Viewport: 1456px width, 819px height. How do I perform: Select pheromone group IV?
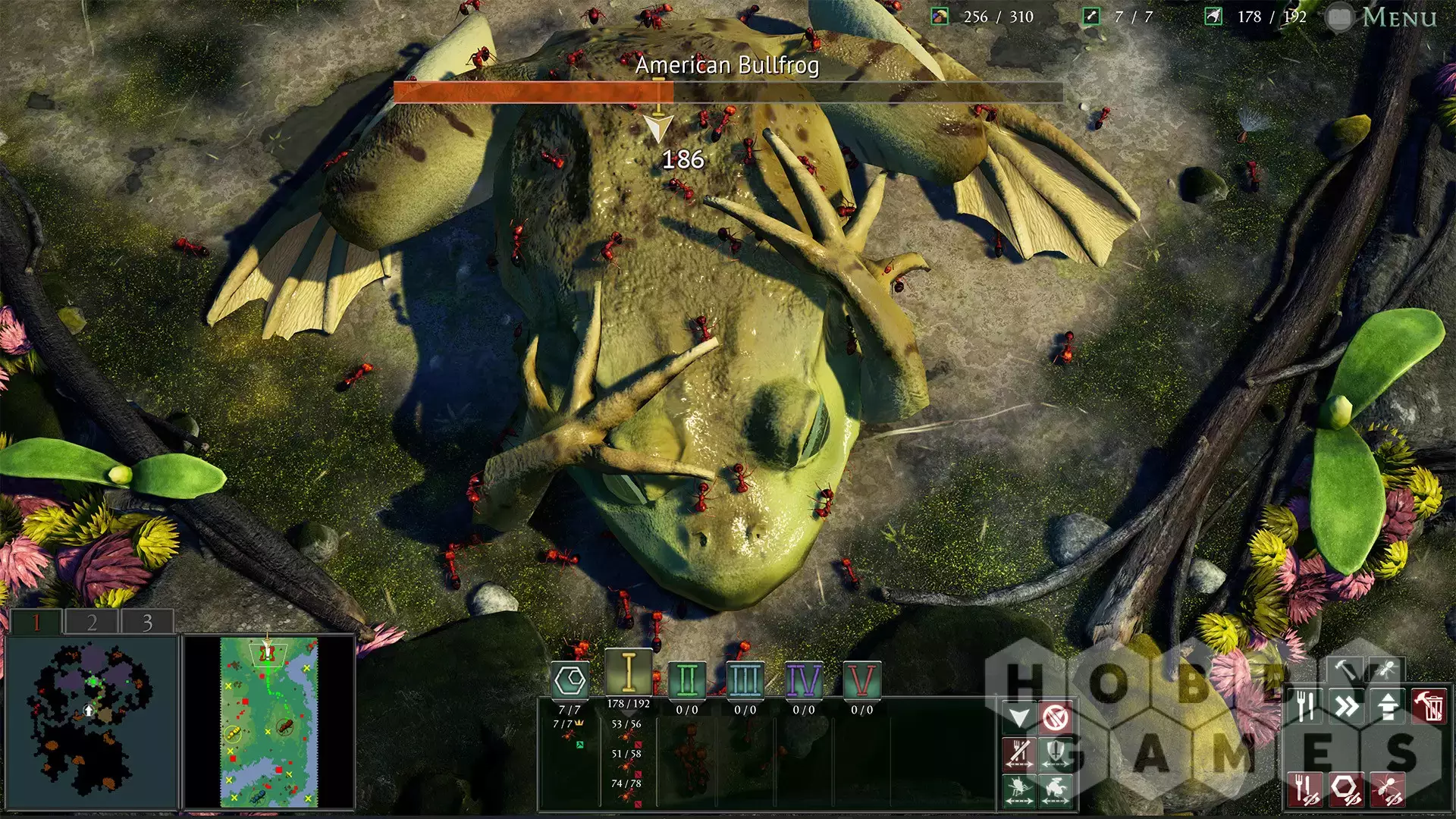(803, 680)
